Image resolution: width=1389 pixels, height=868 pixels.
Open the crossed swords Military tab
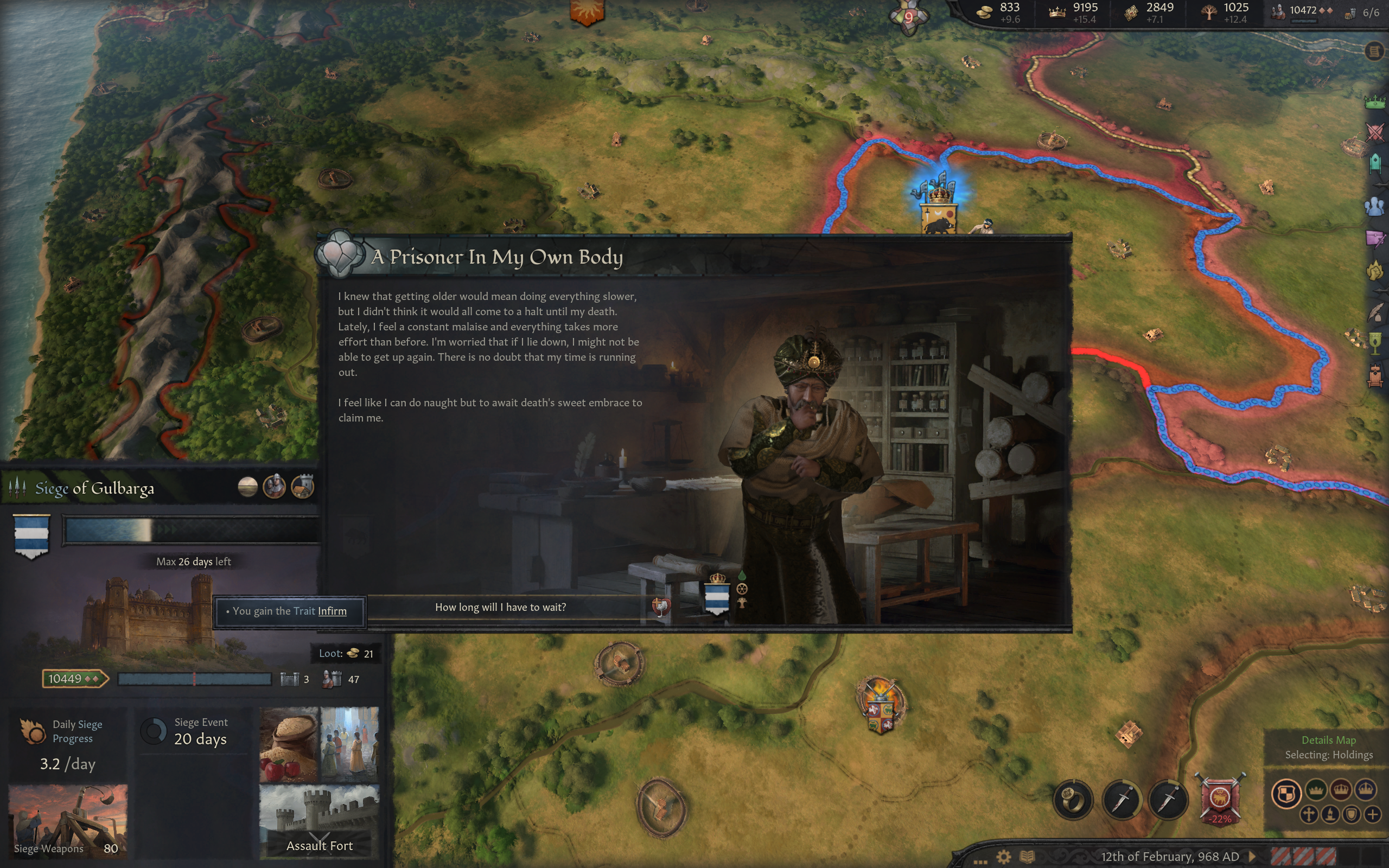tap(1375, 132)
